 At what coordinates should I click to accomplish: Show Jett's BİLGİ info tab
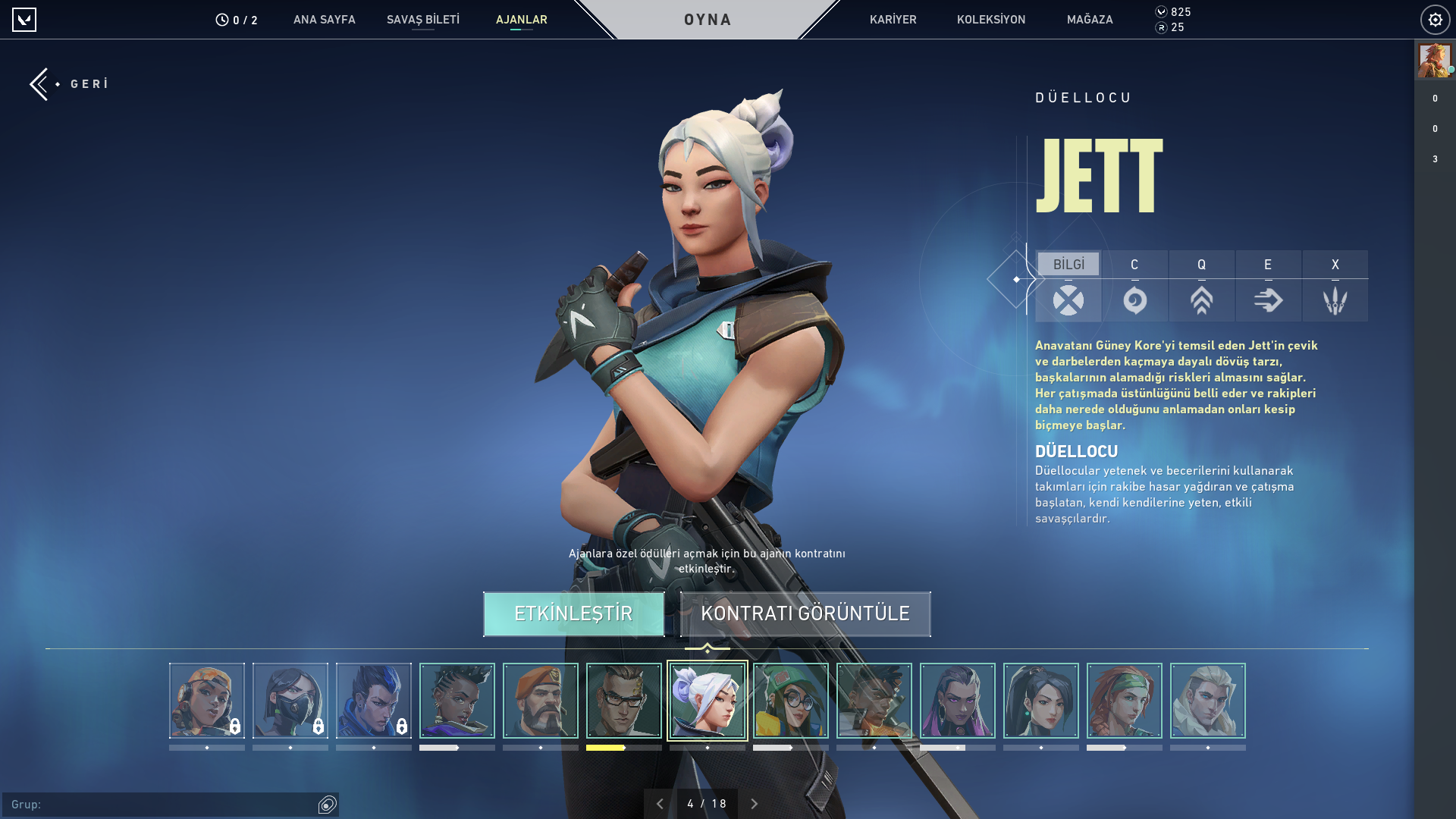click(1068, 286)
